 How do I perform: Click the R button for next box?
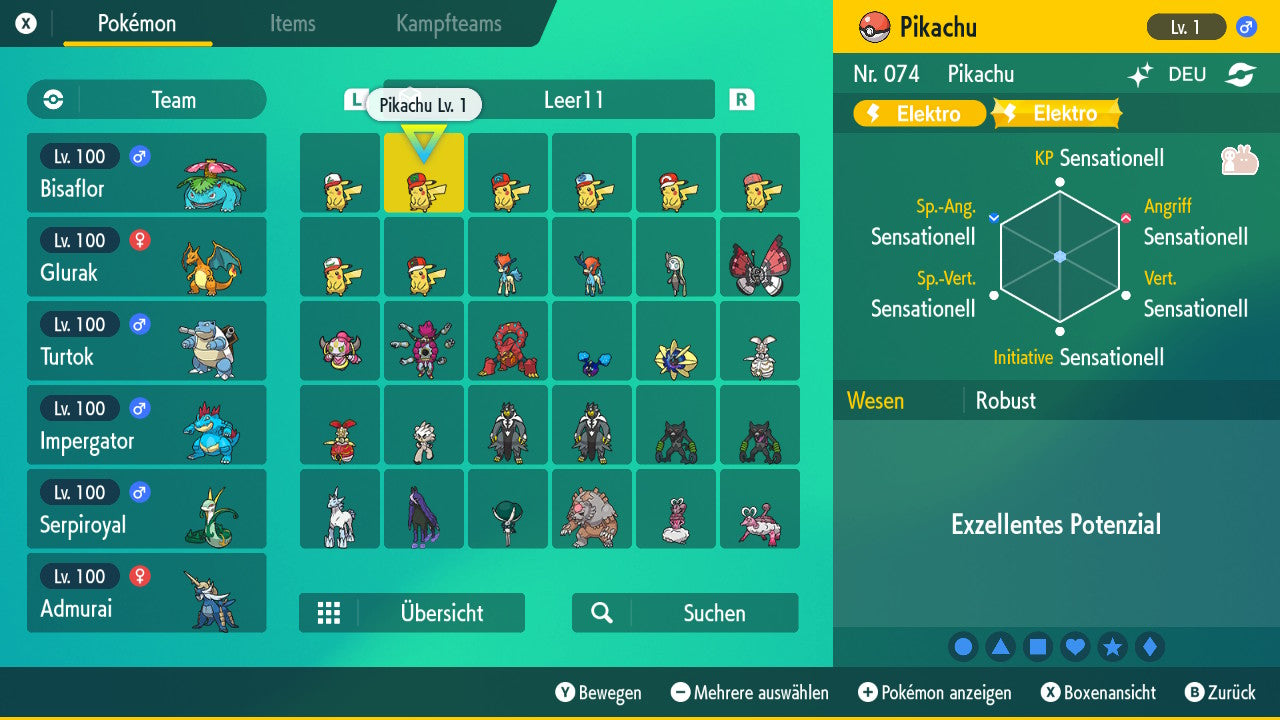(740, 99)
